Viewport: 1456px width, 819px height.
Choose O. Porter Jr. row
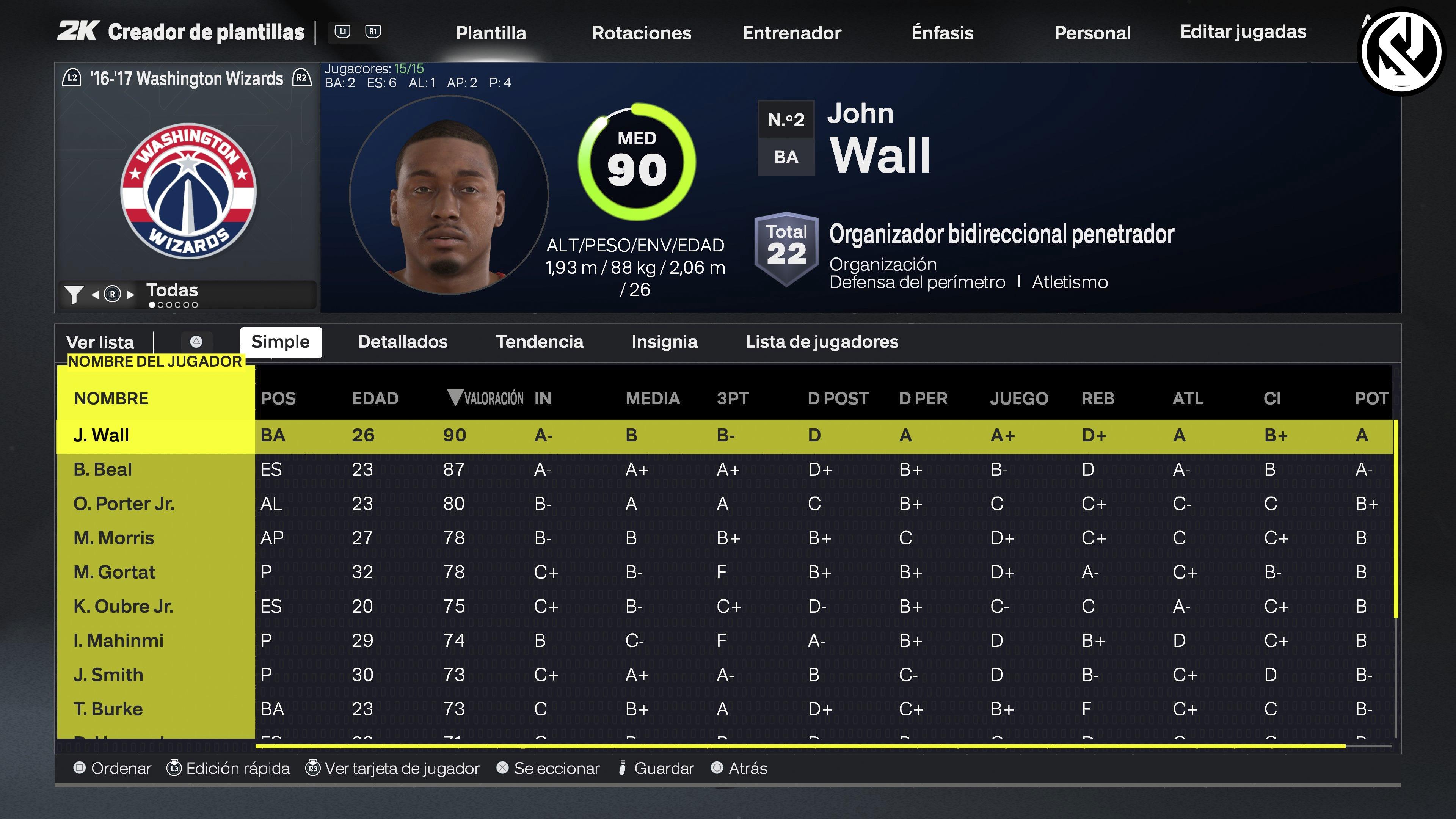123,503
